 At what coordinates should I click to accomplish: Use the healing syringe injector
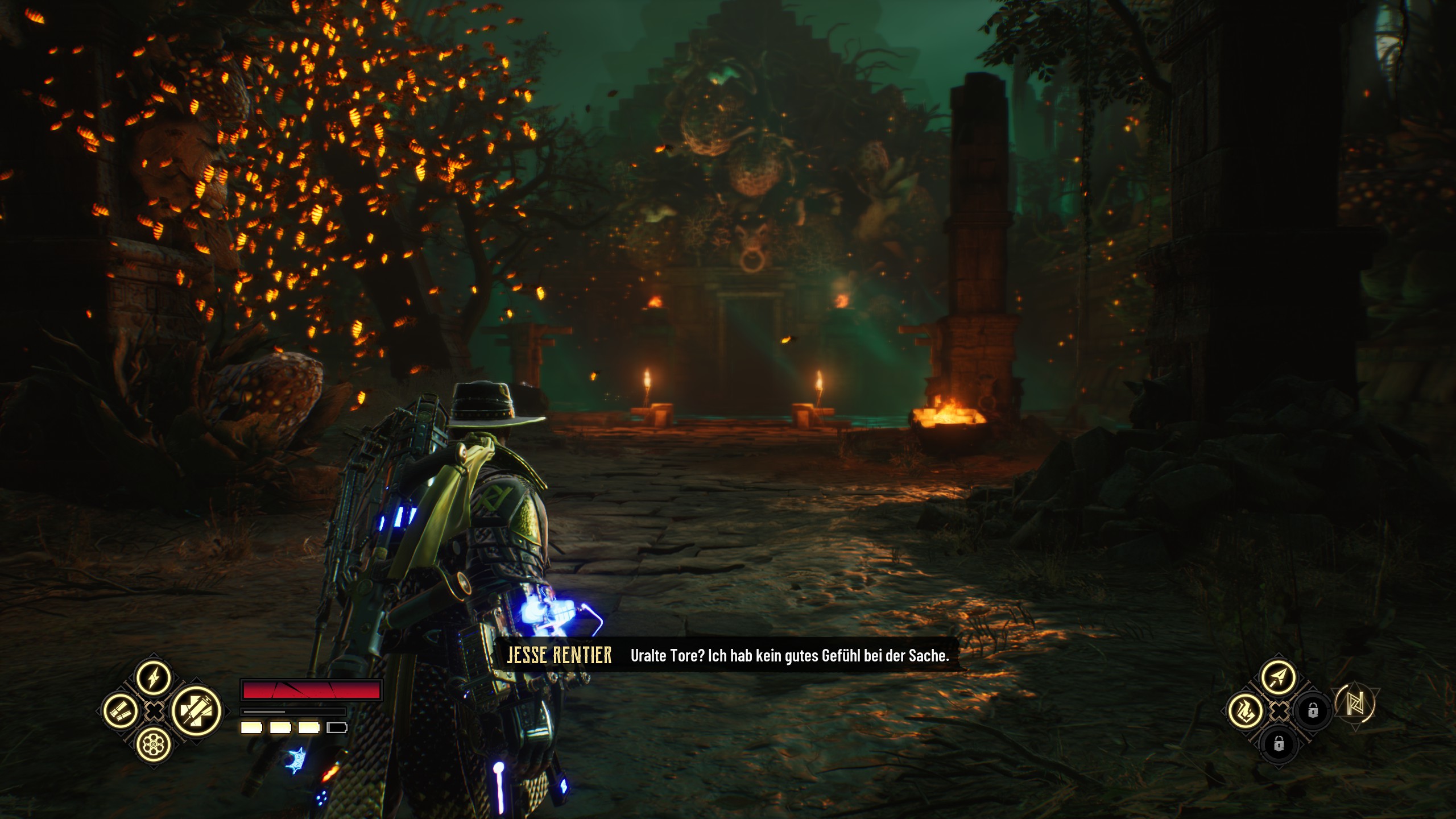pos(197,711)
